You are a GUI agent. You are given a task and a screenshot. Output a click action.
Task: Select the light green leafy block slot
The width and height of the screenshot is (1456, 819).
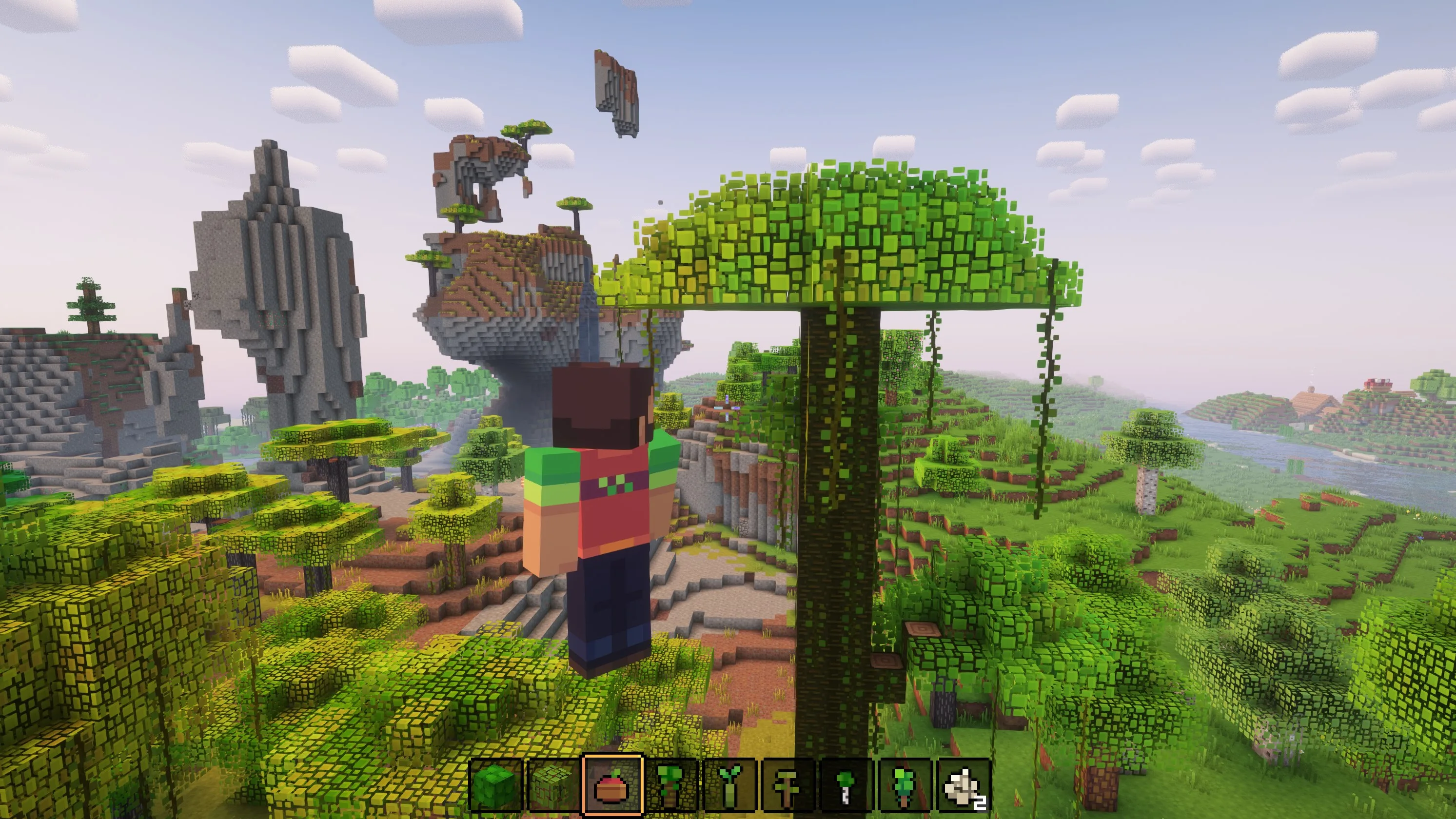tap(553, 786)
